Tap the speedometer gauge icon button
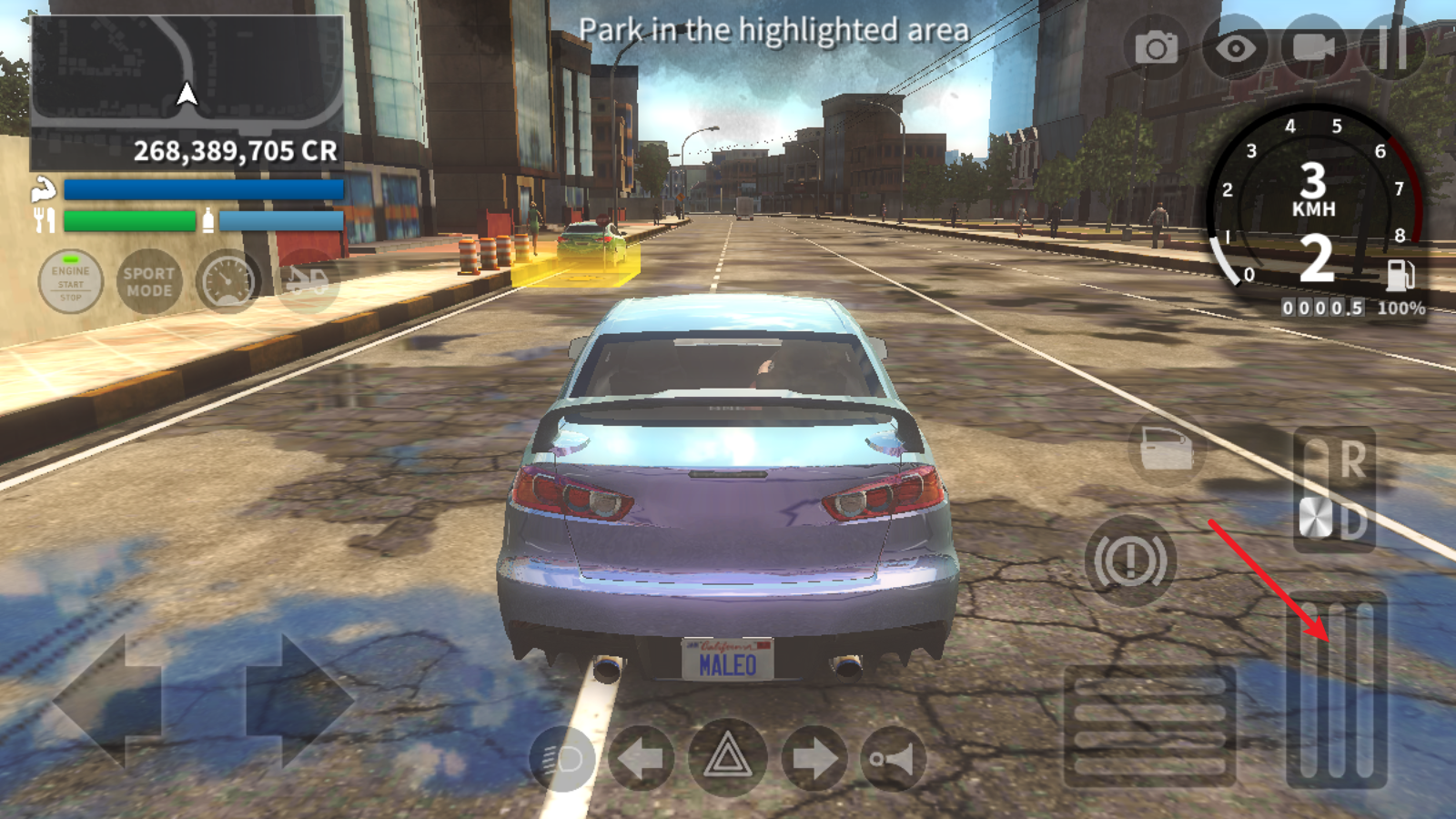The width and height of the screenshot is (1456, 819). [227, 282]
